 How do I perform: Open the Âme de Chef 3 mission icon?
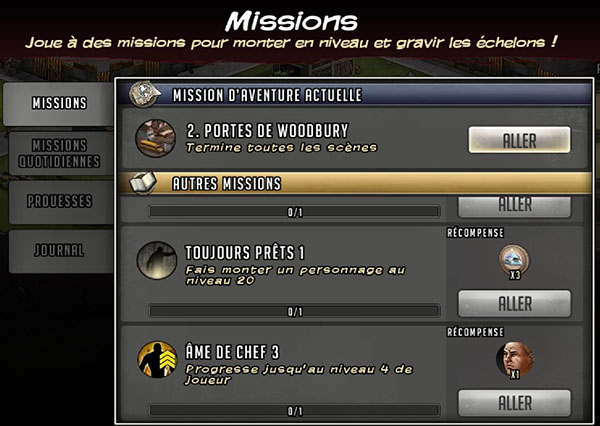tap(155, 360)
